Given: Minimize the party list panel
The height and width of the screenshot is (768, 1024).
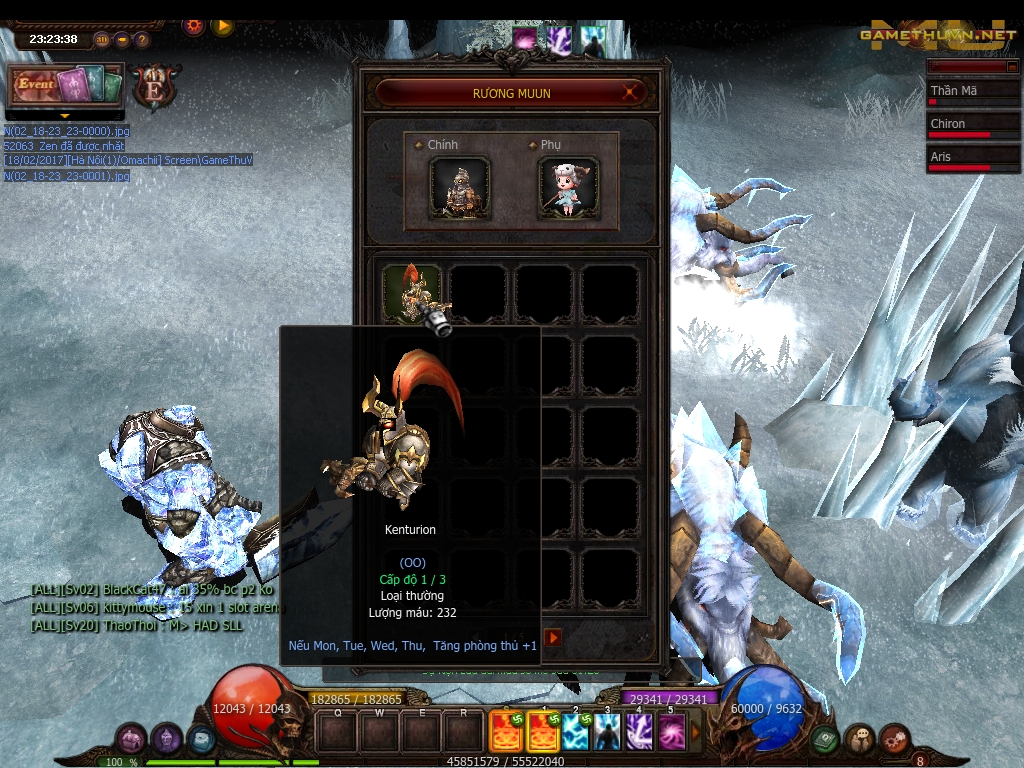Looking at the screenshot, I should click(x=1011, y=67).
